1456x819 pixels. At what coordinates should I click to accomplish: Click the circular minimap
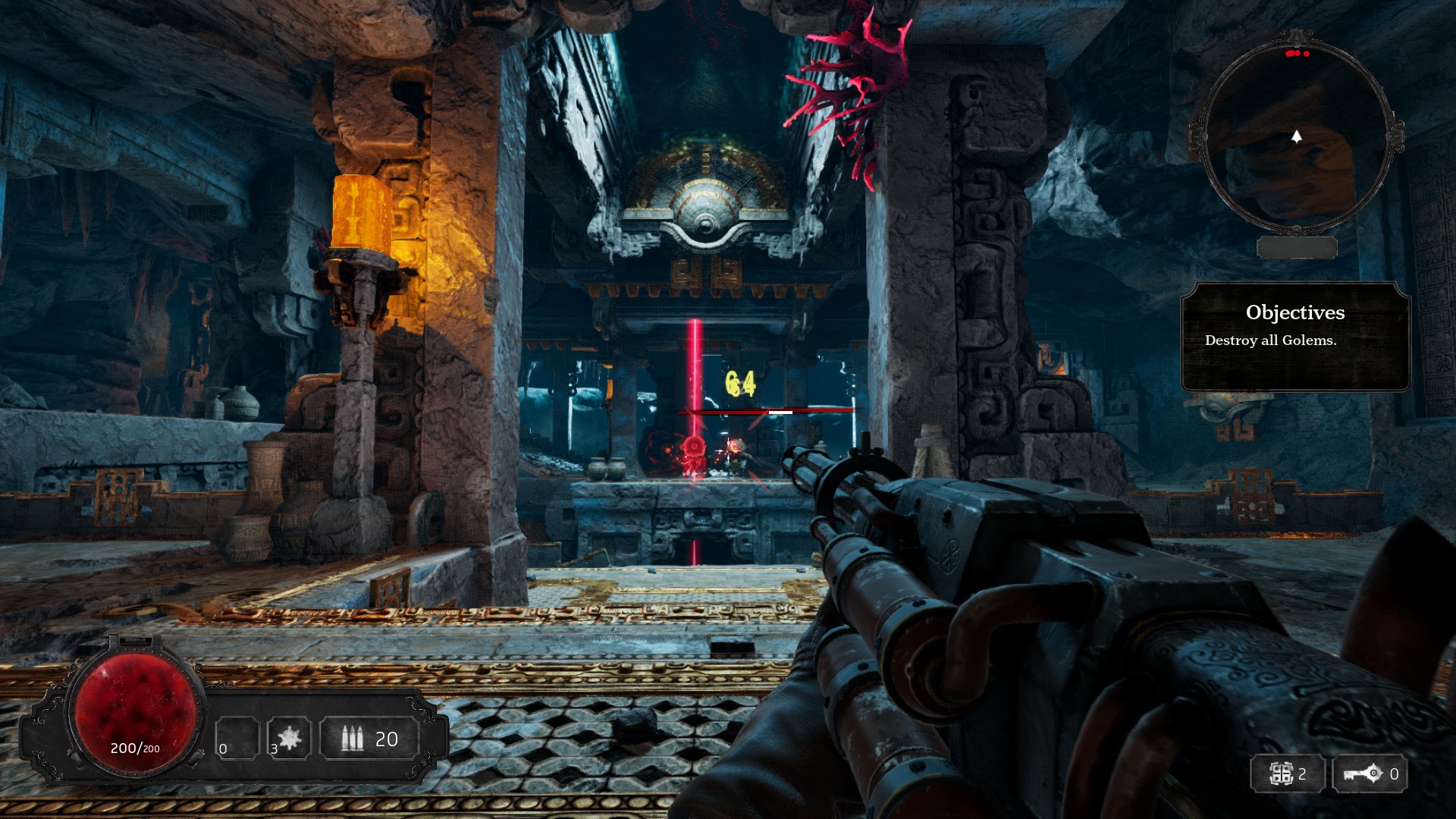[1296, 135]
